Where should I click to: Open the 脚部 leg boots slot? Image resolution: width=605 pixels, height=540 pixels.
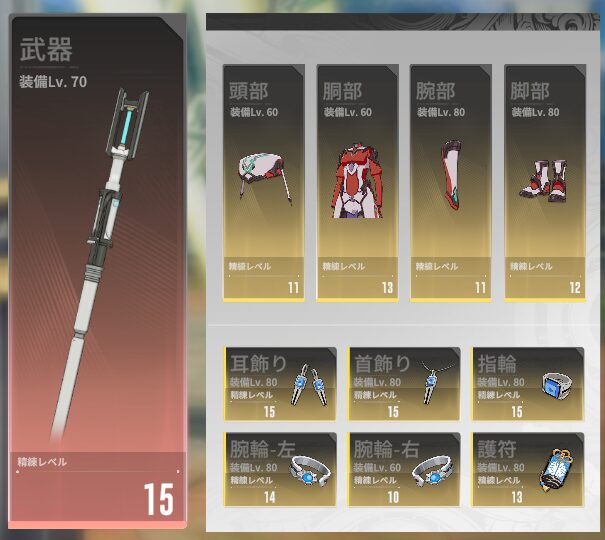point(545,182)
